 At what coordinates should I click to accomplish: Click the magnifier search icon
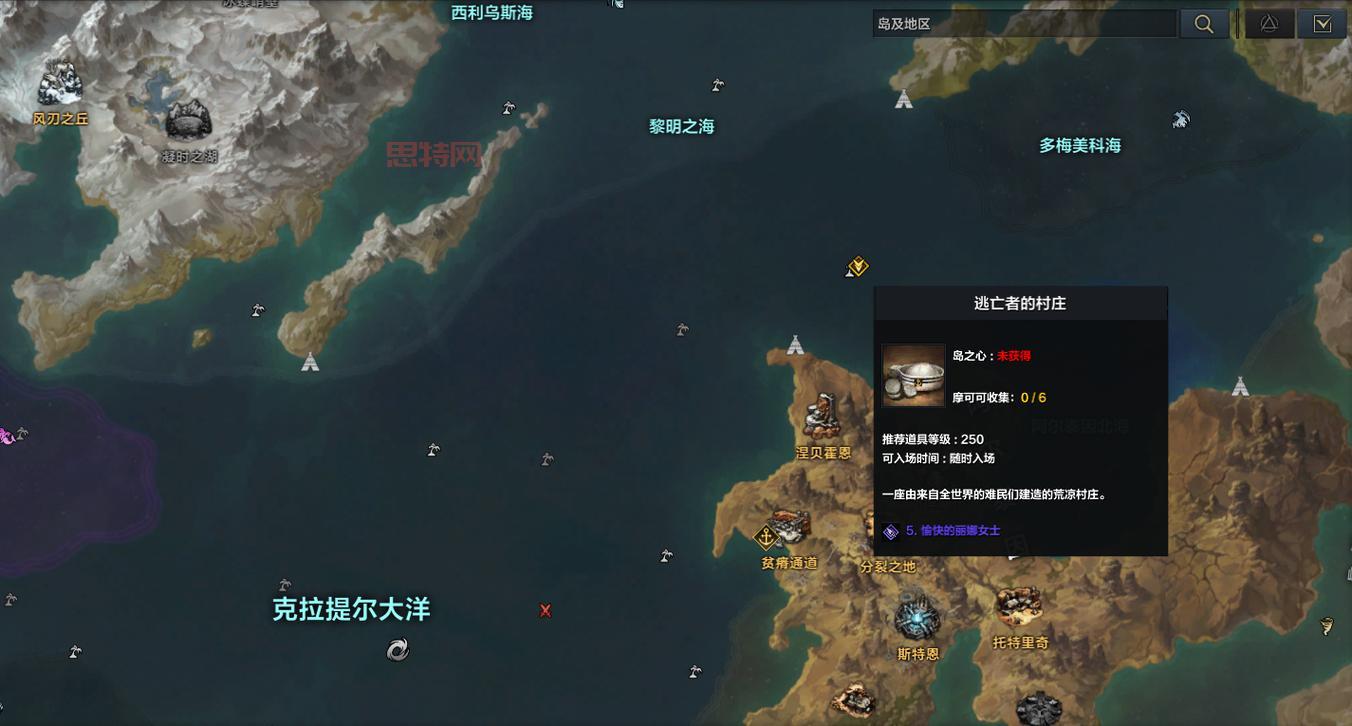point(1204,23)
